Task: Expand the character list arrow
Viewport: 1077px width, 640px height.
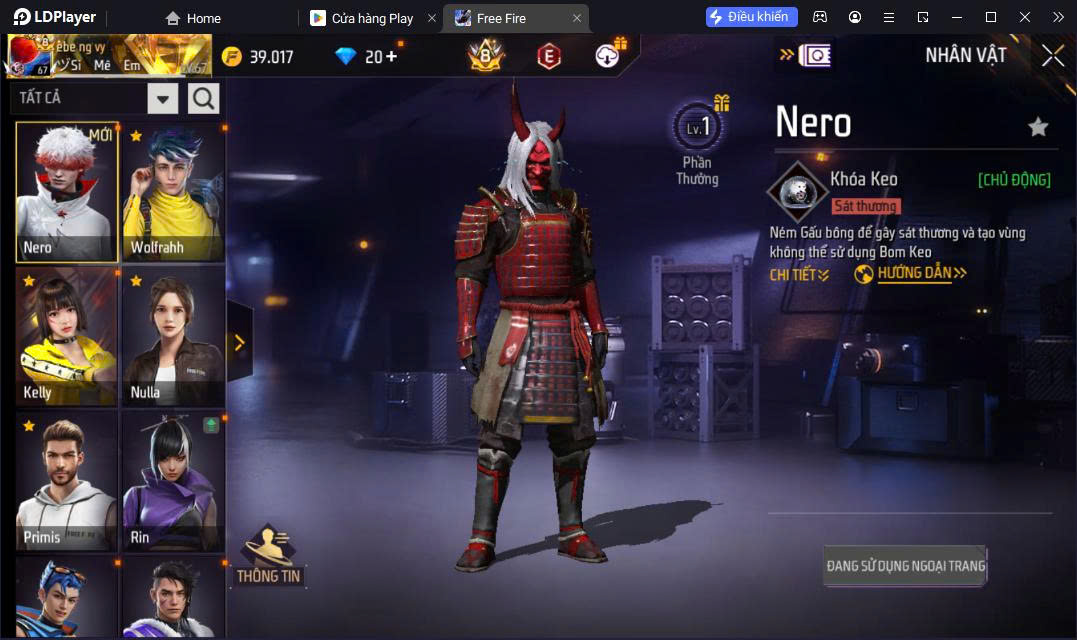Action: coord(240,343)
